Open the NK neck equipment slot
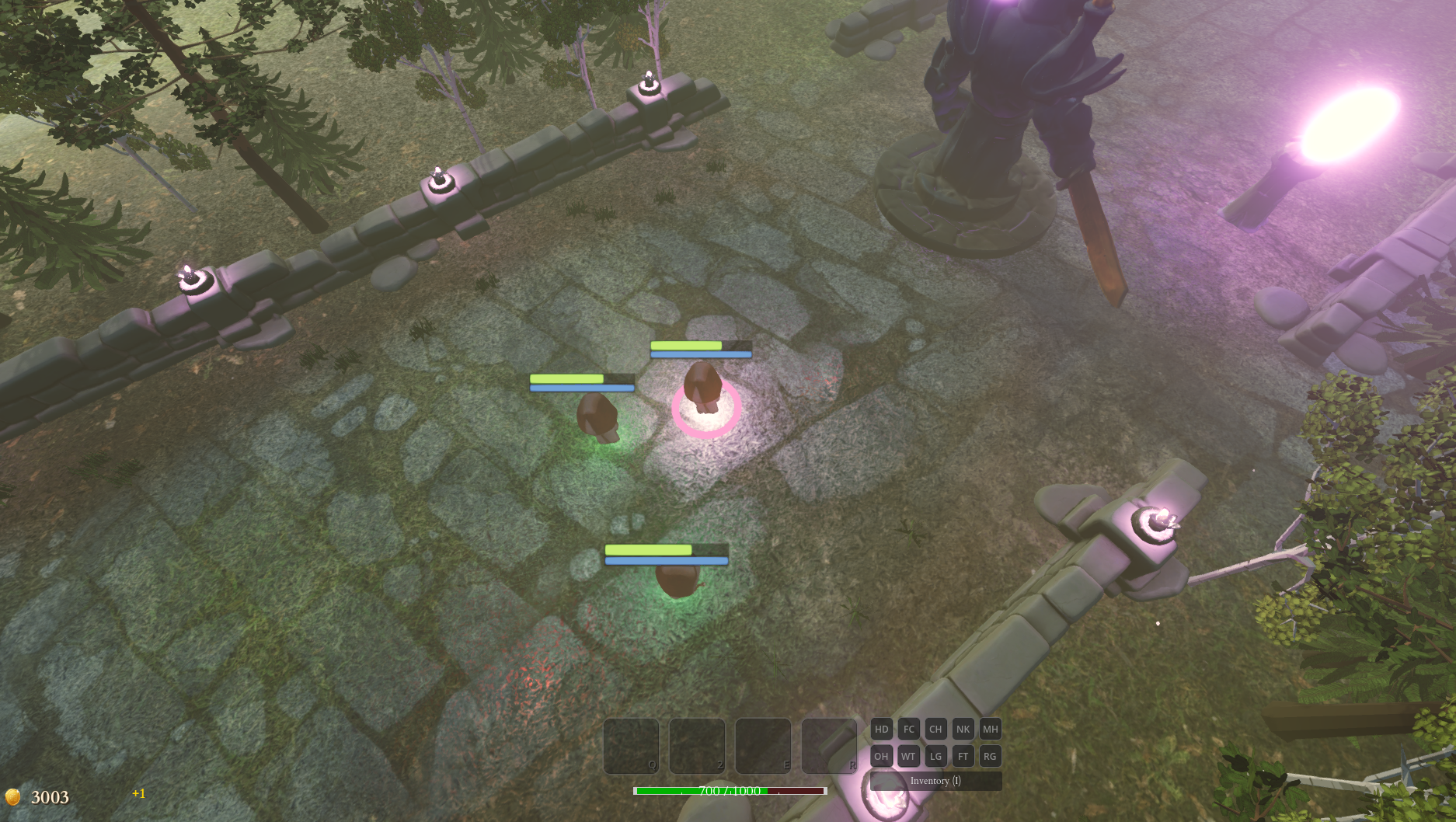This screenshot has height=822, width=1456. coord(963,729)
